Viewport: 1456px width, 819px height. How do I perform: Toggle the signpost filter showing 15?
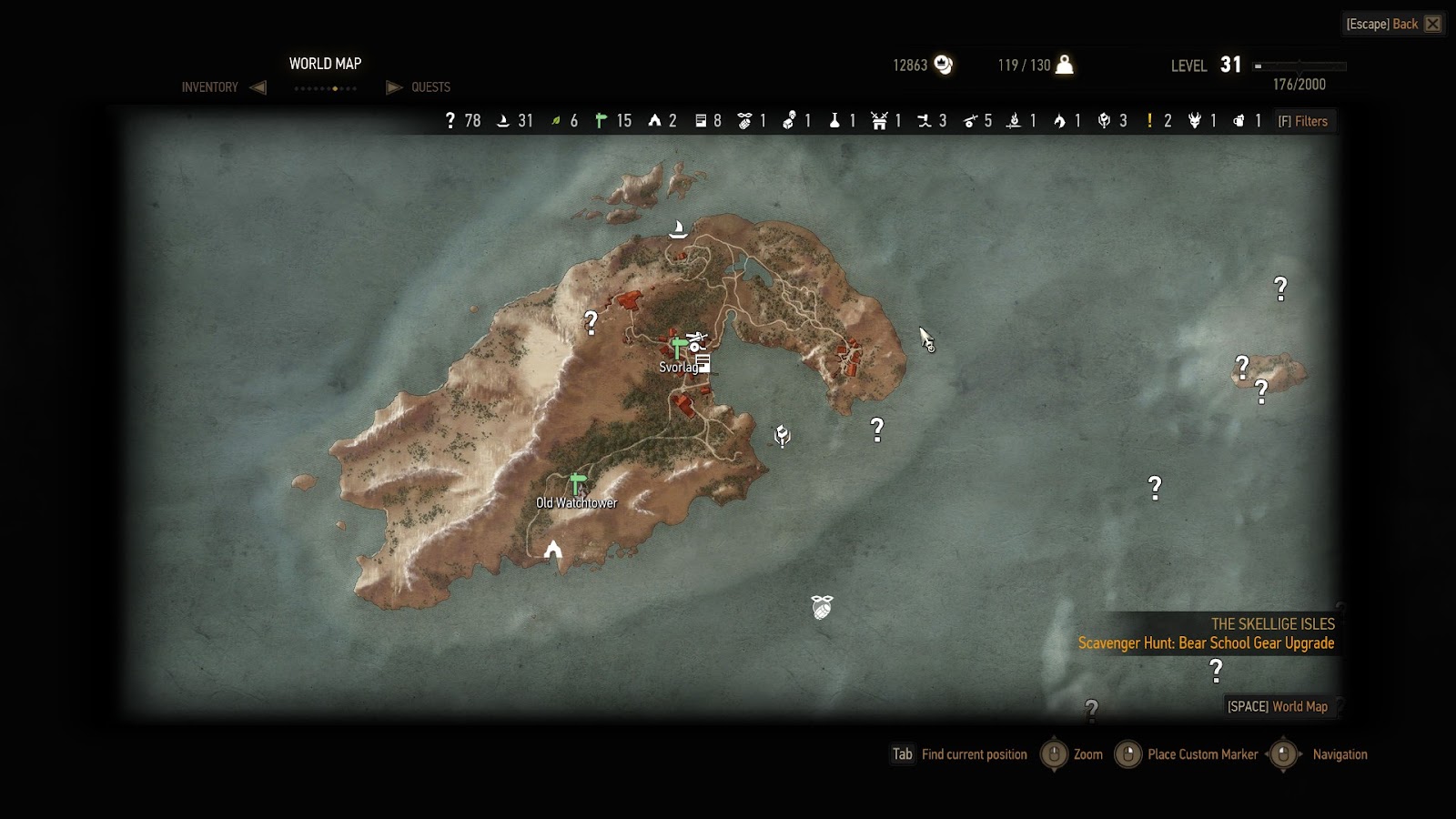612,121
